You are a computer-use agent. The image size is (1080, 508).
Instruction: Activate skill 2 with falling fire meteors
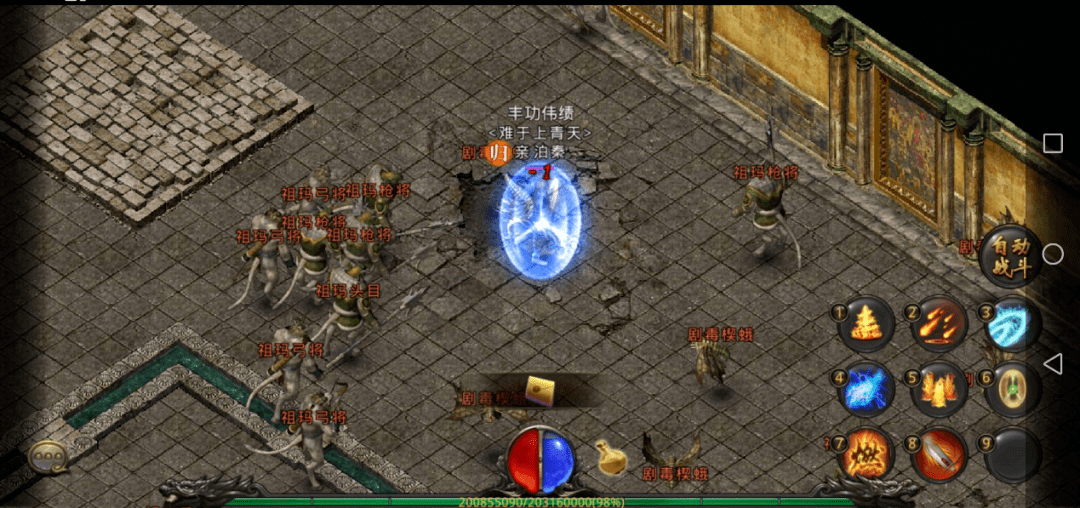(938, 324)
